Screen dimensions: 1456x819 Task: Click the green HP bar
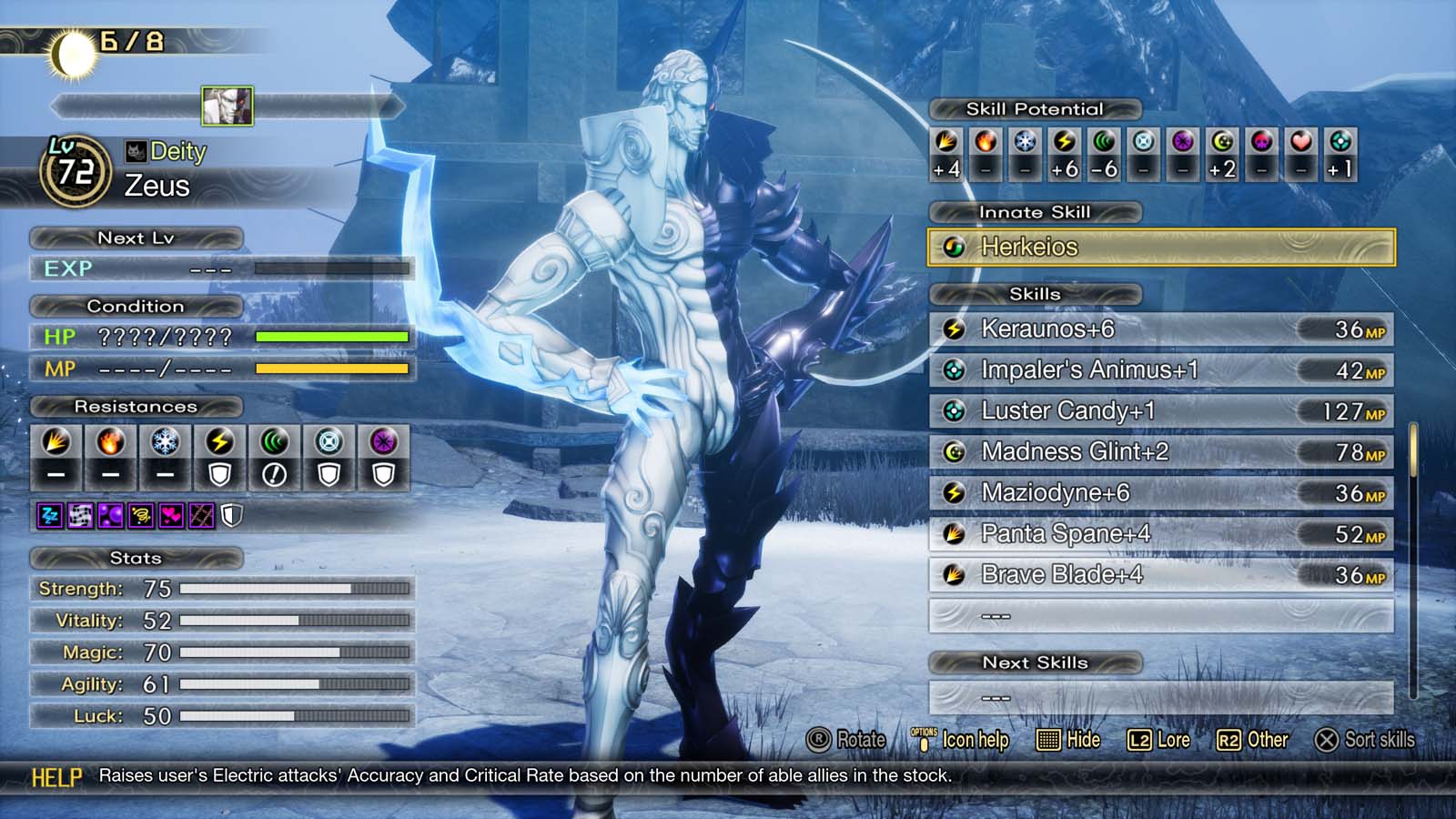(x=332, y=337)
